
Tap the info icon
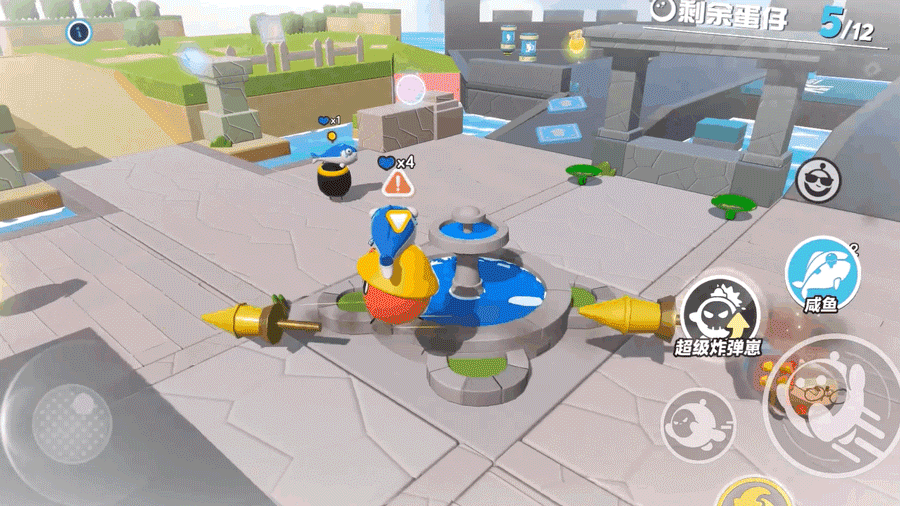click(79, 32)
